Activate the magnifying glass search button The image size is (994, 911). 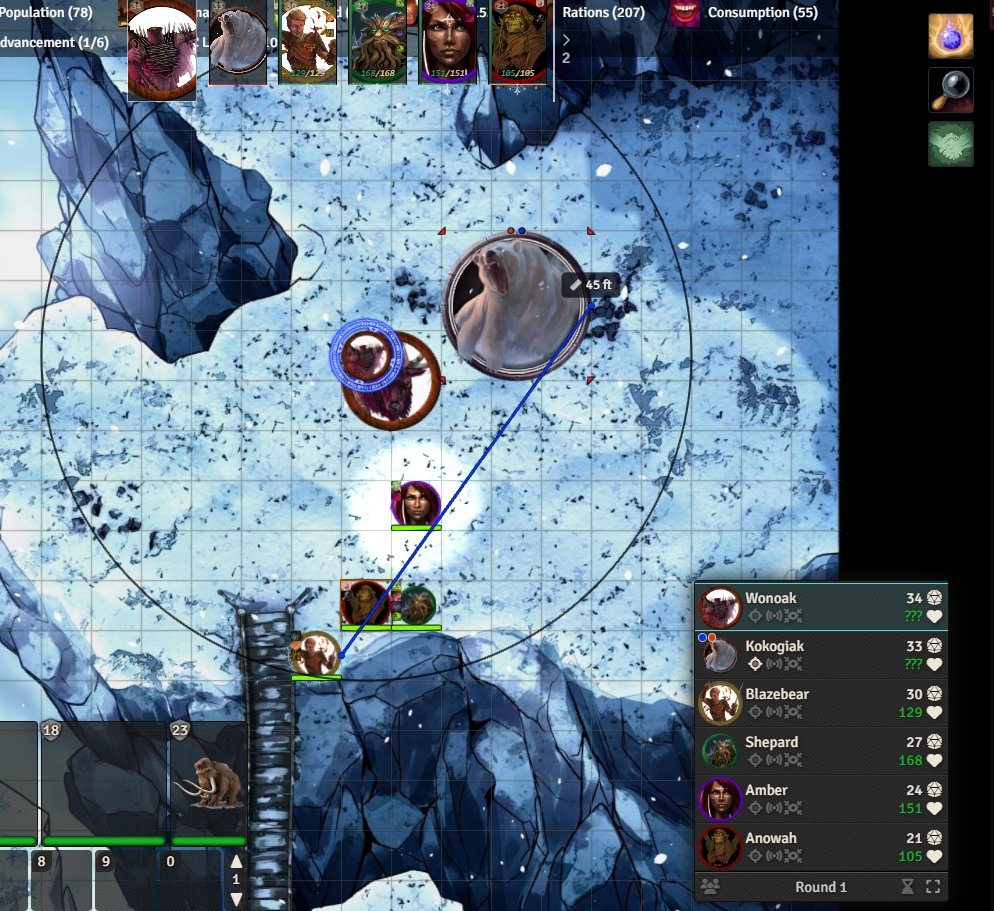[x=951, y=90]
